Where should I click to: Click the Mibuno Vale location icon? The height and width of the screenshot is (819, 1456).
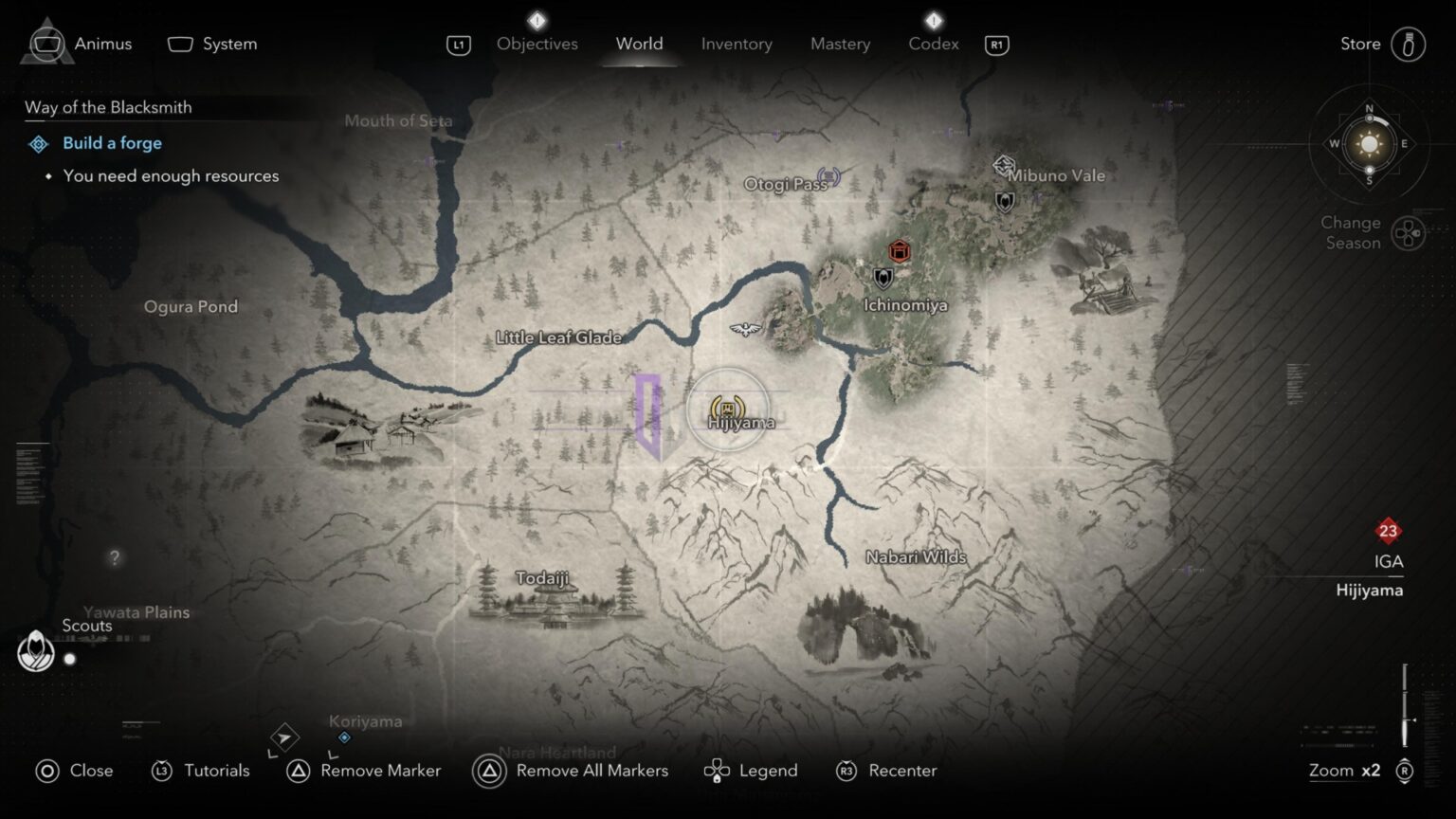click(x=1002, y=165)
